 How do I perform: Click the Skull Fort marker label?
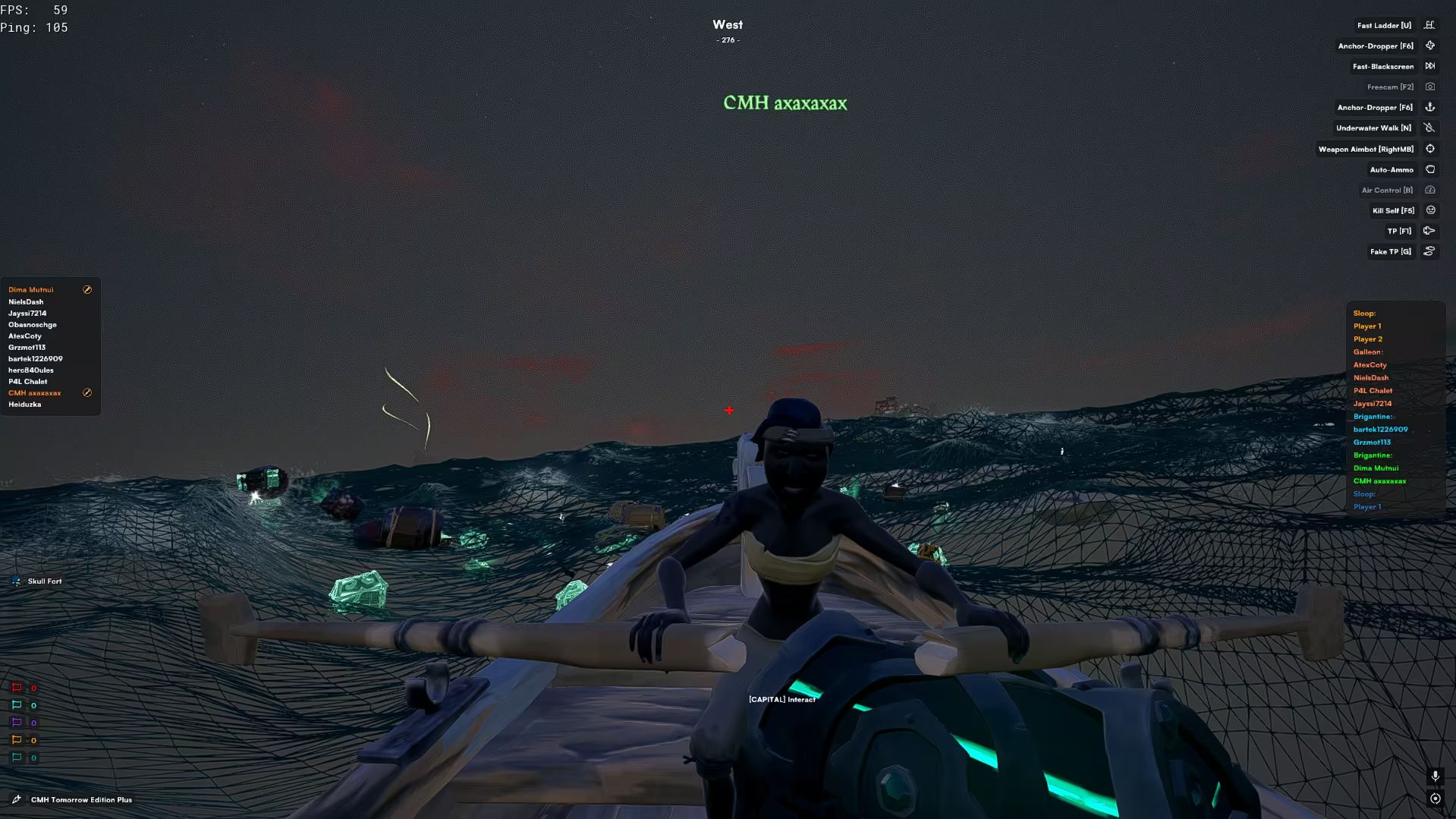coord(45,581)
